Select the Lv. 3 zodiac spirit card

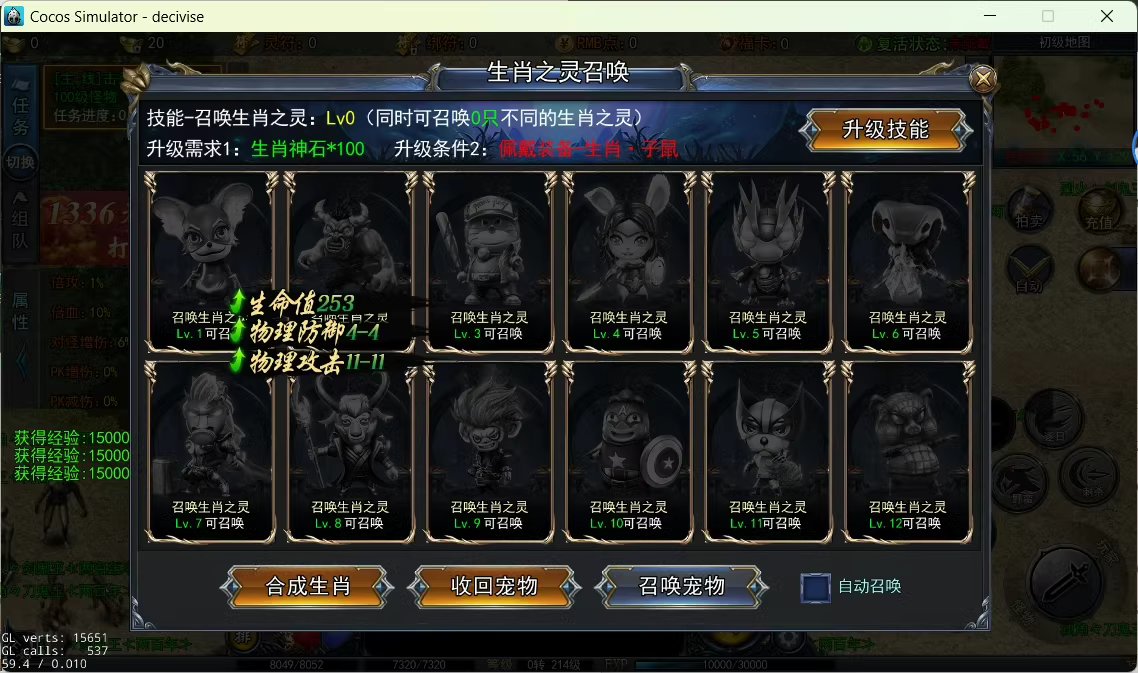pyautogui.click(x=489, y=260)
